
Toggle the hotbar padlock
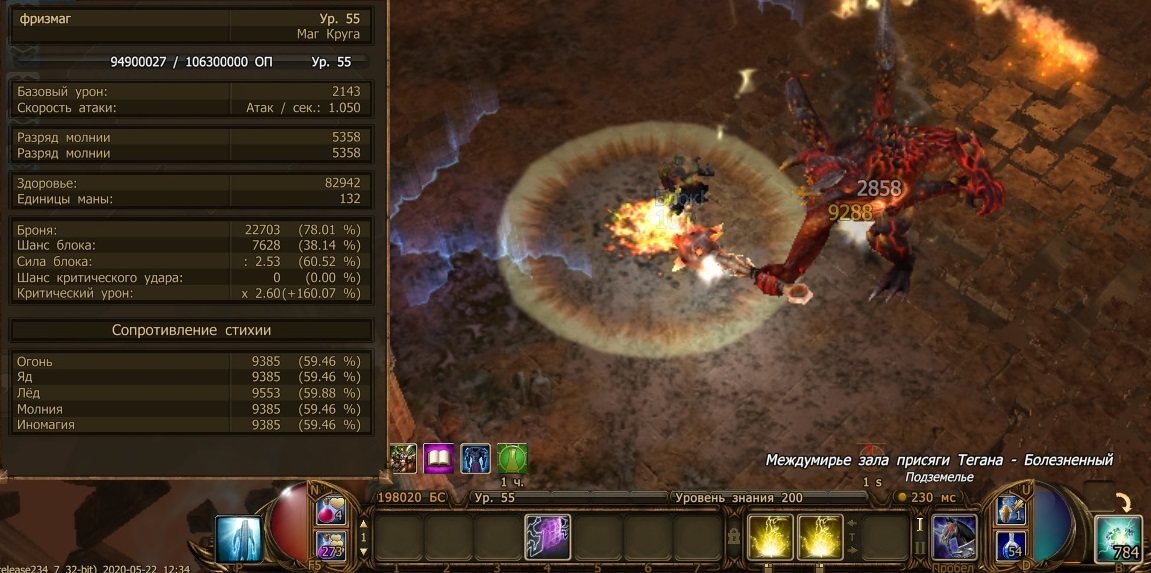pos(734,537)
